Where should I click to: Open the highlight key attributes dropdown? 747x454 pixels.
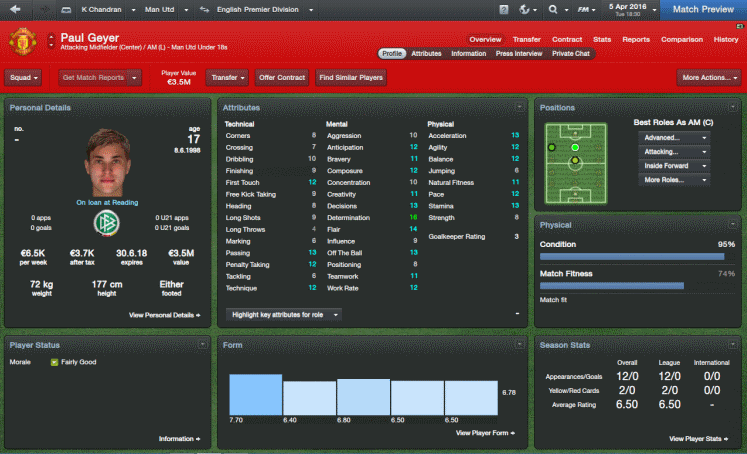(285, 314)
